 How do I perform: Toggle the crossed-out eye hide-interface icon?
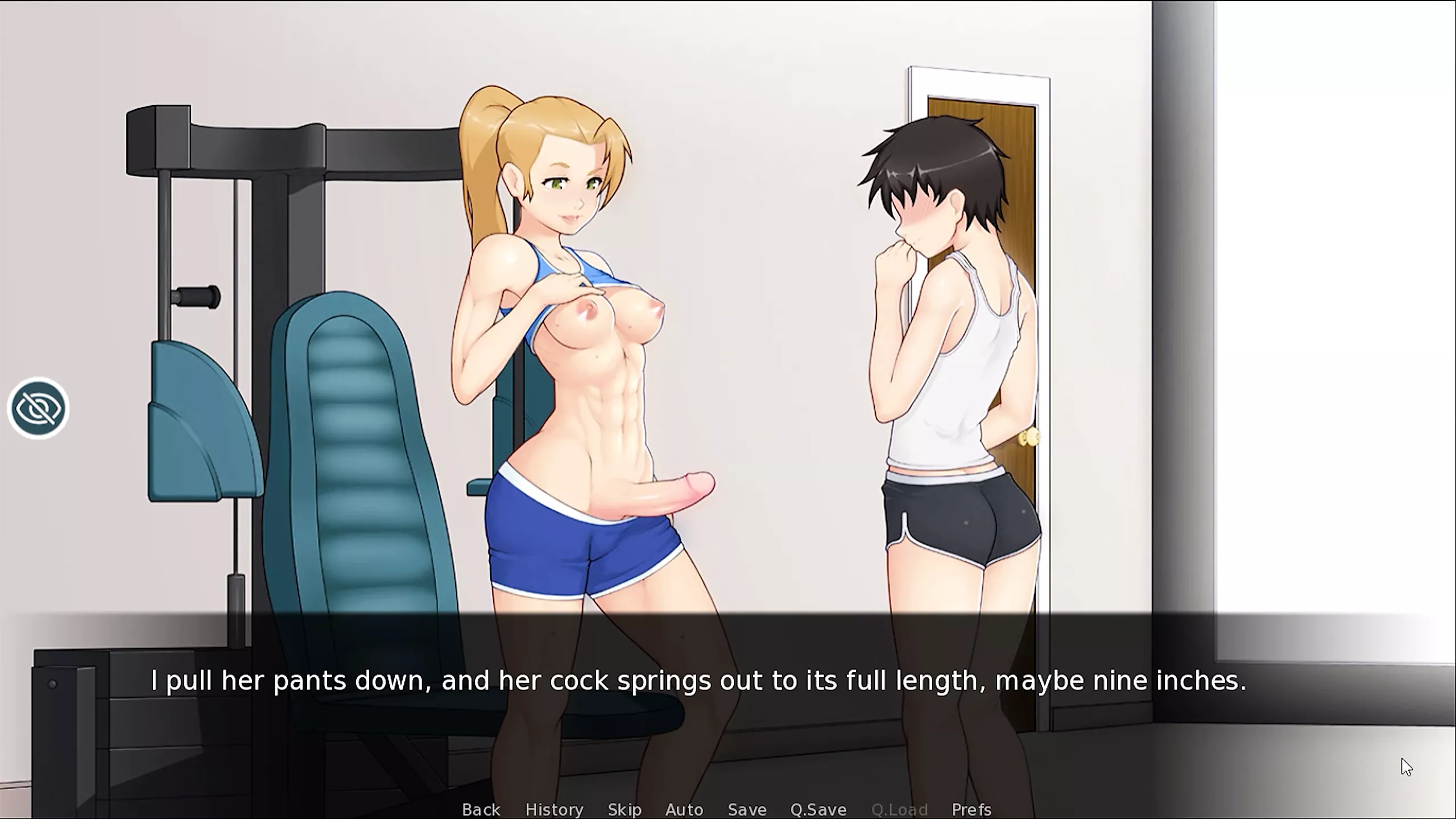pos(38,408)
